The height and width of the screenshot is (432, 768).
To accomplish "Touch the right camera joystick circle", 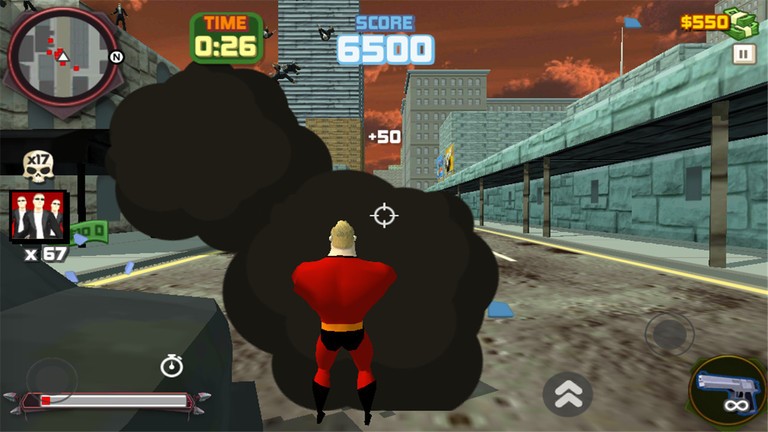I will coord(669,333).
